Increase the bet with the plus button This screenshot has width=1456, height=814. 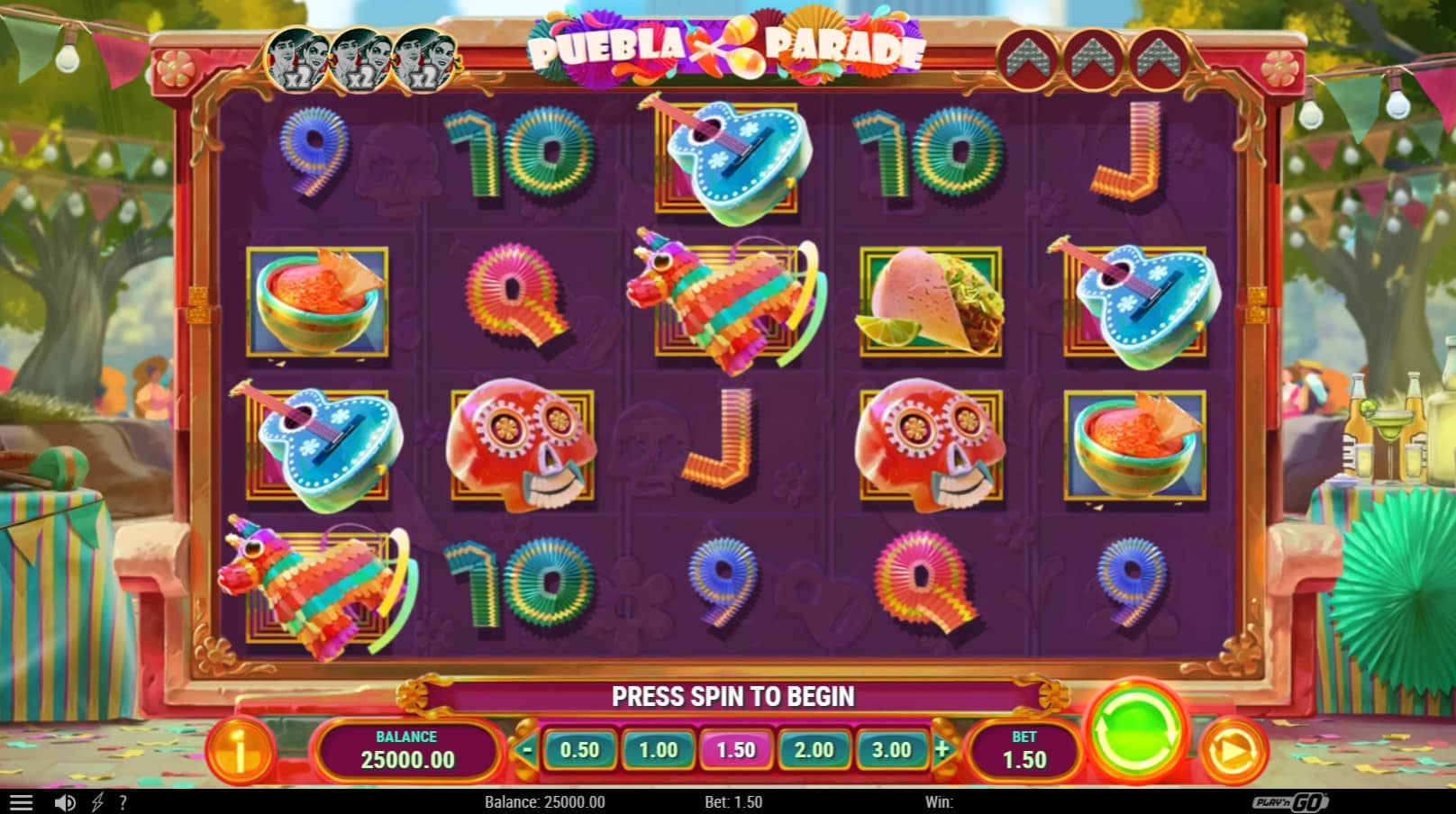pos(942,749)
